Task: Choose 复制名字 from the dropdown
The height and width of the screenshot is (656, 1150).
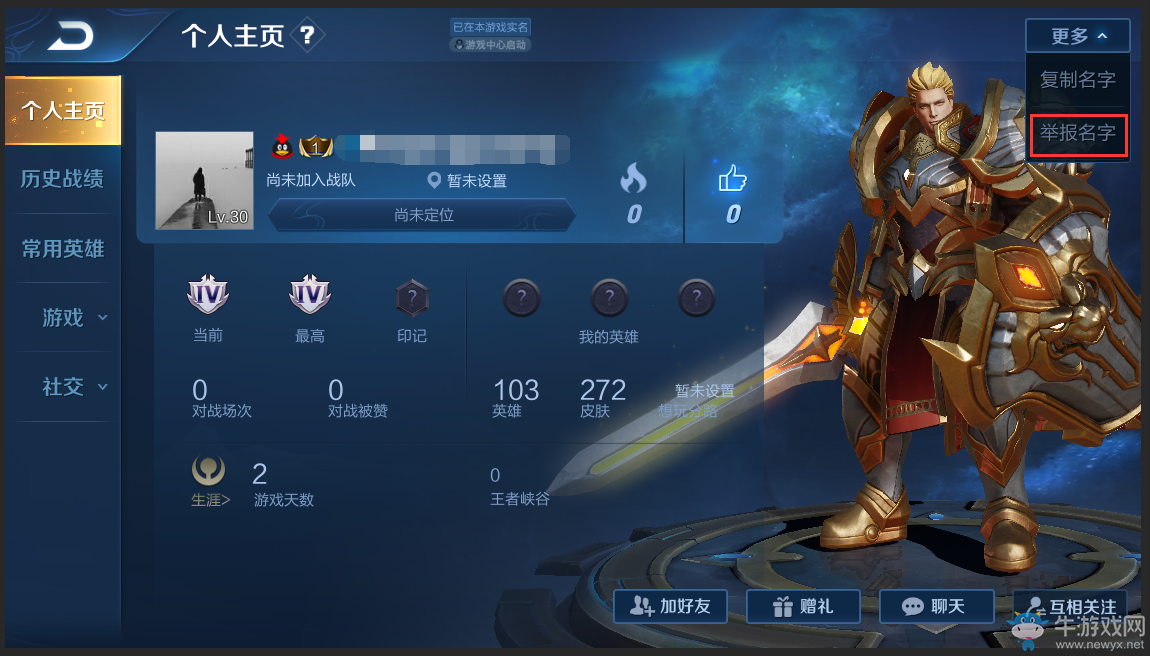Action: click(1077, 80)
